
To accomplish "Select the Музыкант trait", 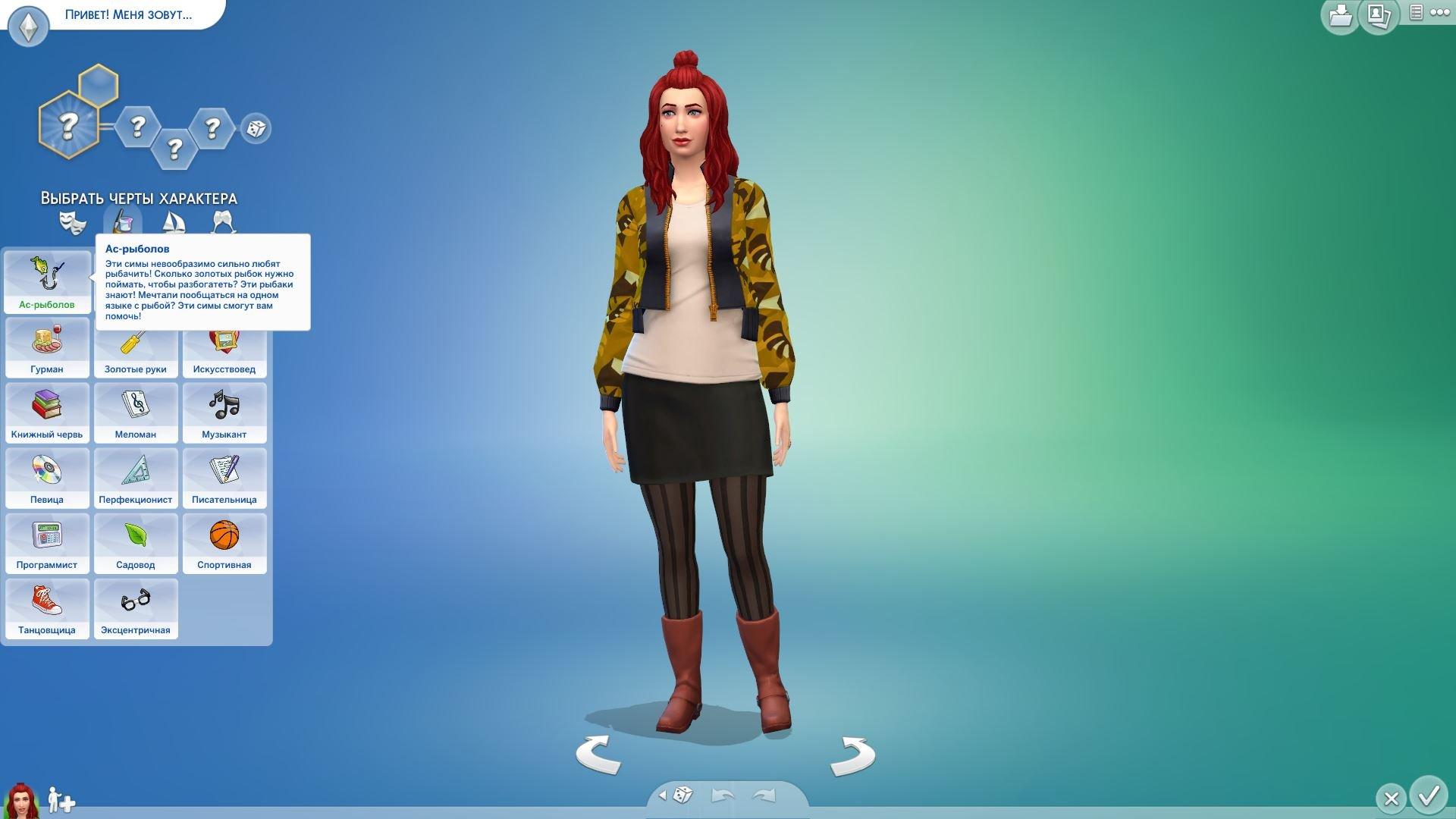I will pyautogui.click(x=224, y=413).
